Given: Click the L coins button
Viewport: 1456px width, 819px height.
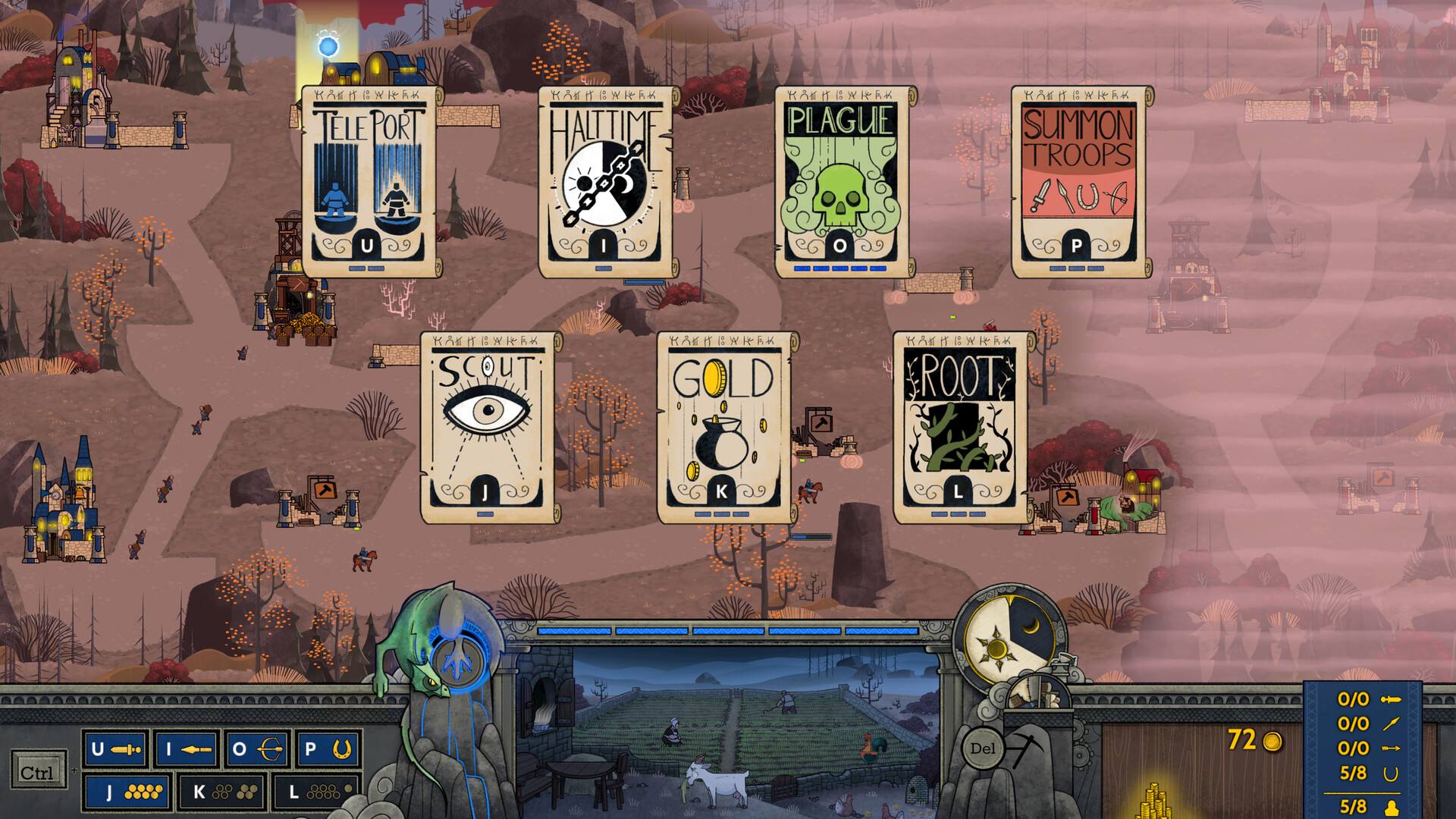Looking at the screenshot, I should pyautogui.click(x=314, y=792).
